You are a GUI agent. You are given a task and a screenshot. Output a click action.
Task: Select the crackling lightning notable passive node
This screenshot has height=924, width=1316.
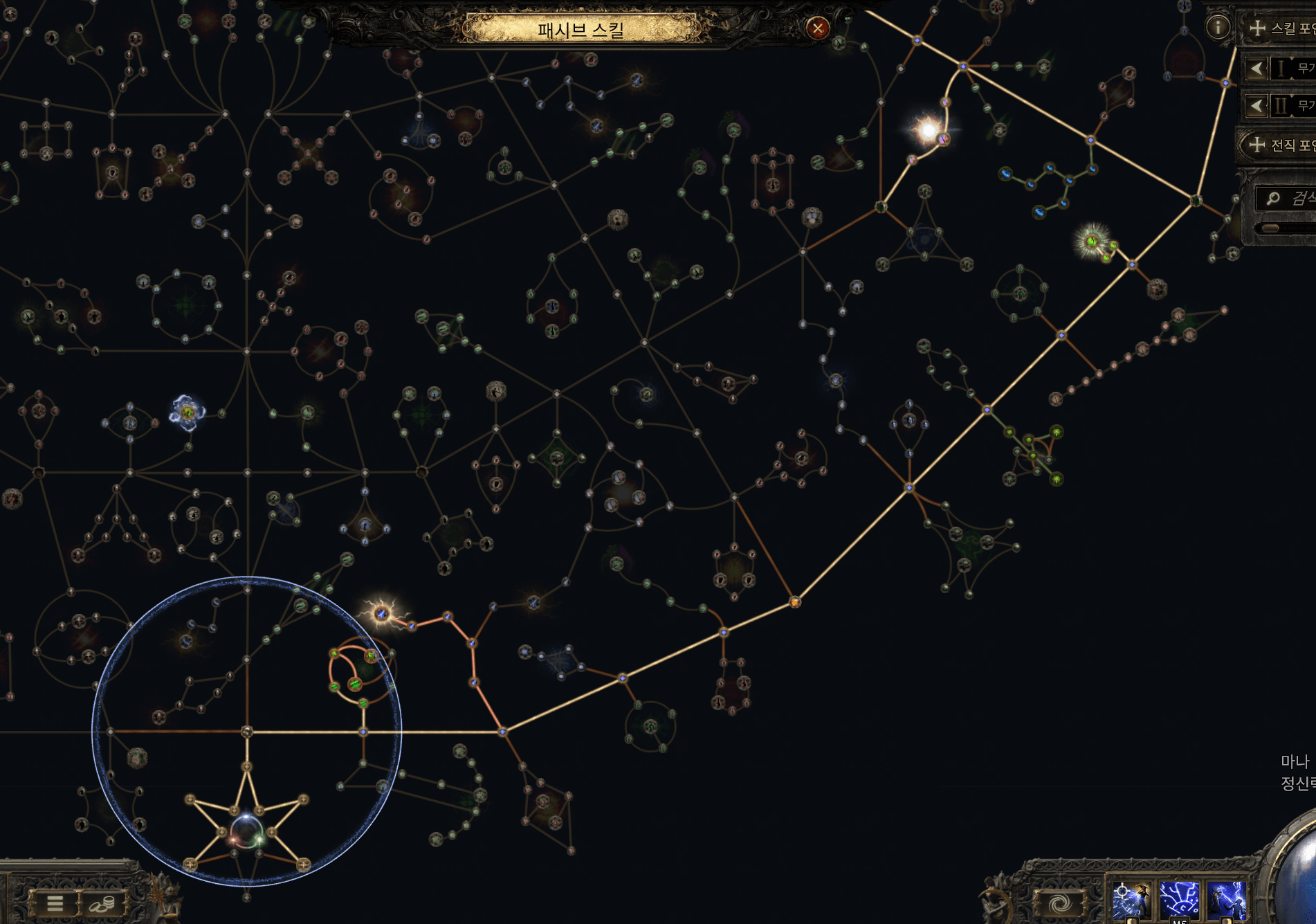(x=381, y=614)
